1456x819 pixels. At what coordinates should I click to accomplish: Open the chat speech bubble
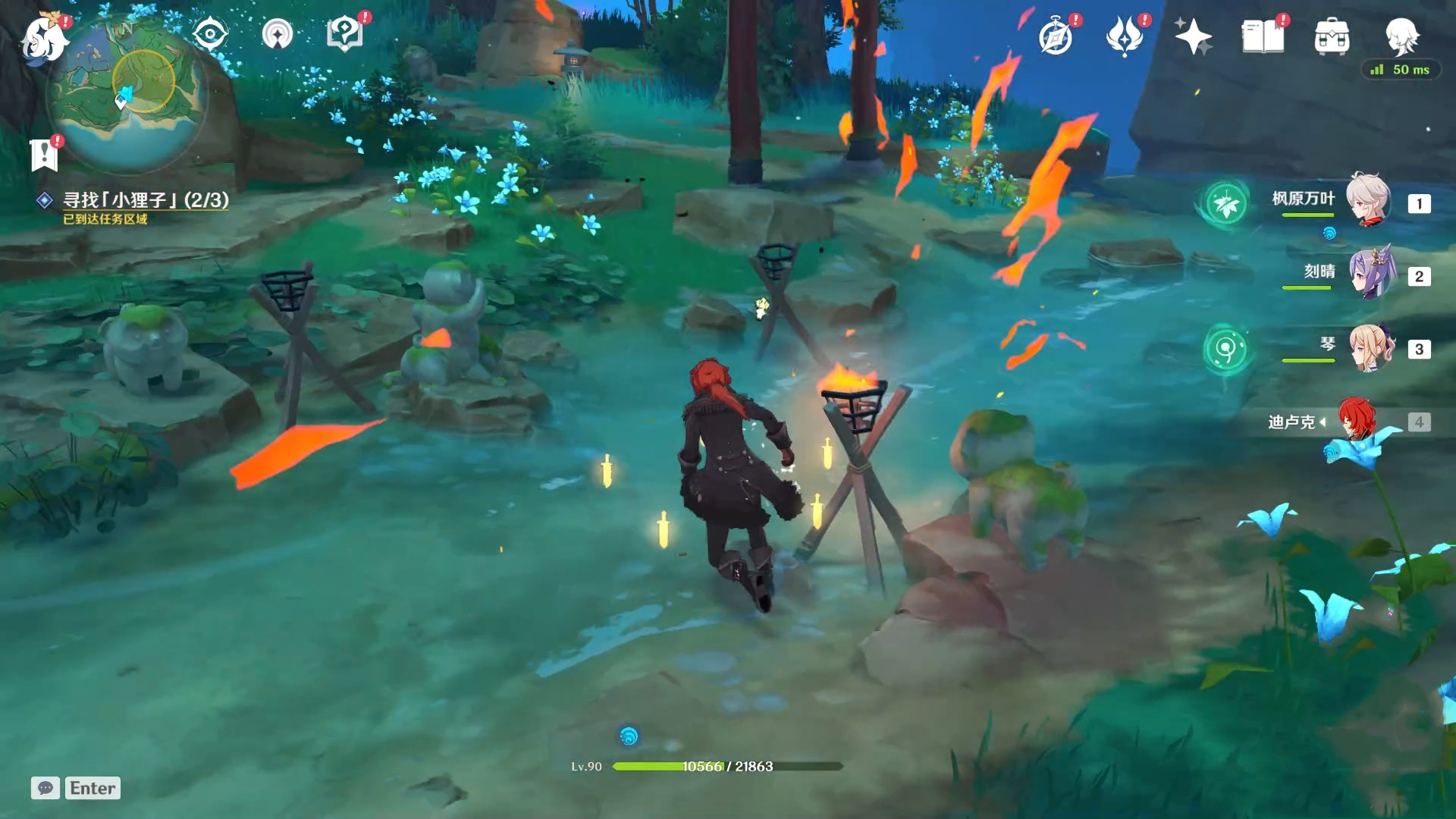point(45,788)
